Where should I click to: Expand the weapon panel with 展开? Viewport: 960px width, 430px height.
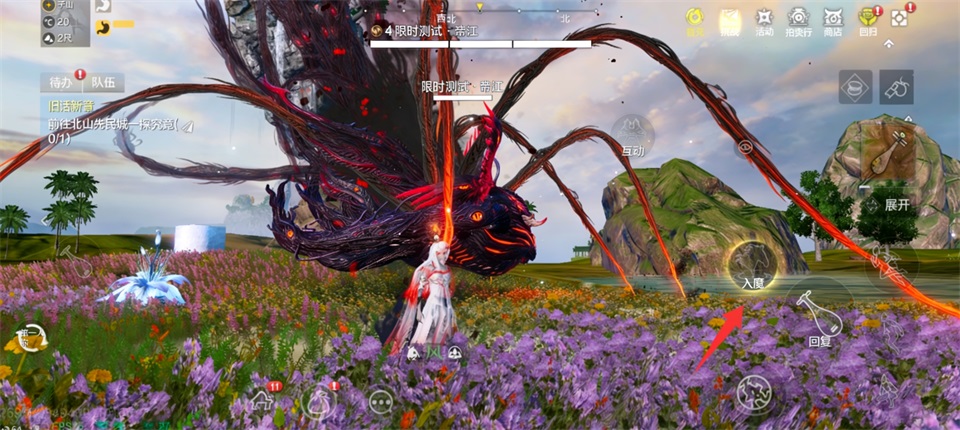click(x=897, y=204)
